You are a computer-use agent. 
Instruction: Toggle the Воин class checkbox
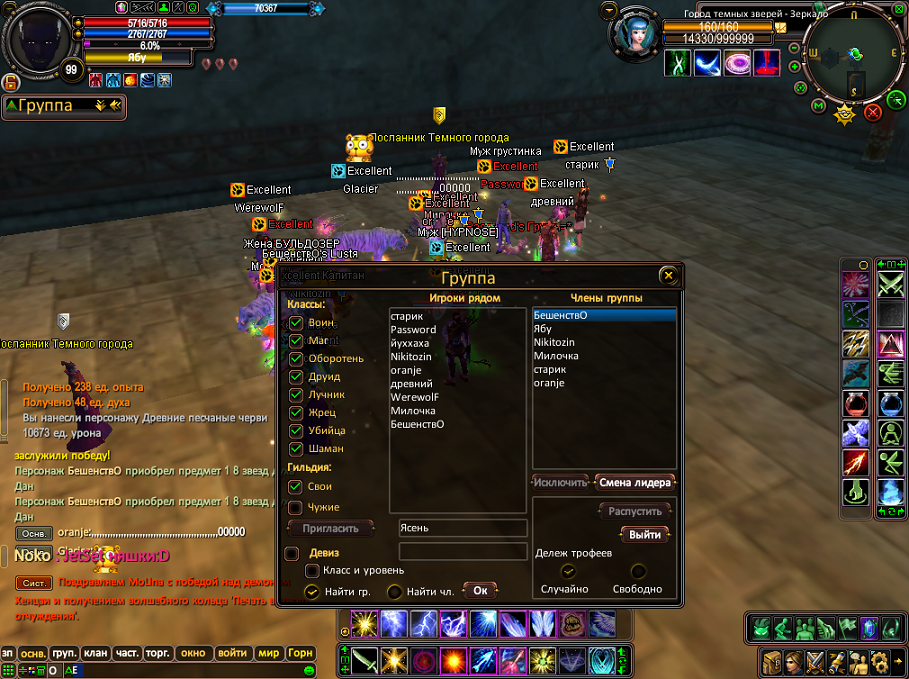tap(296, 323)
